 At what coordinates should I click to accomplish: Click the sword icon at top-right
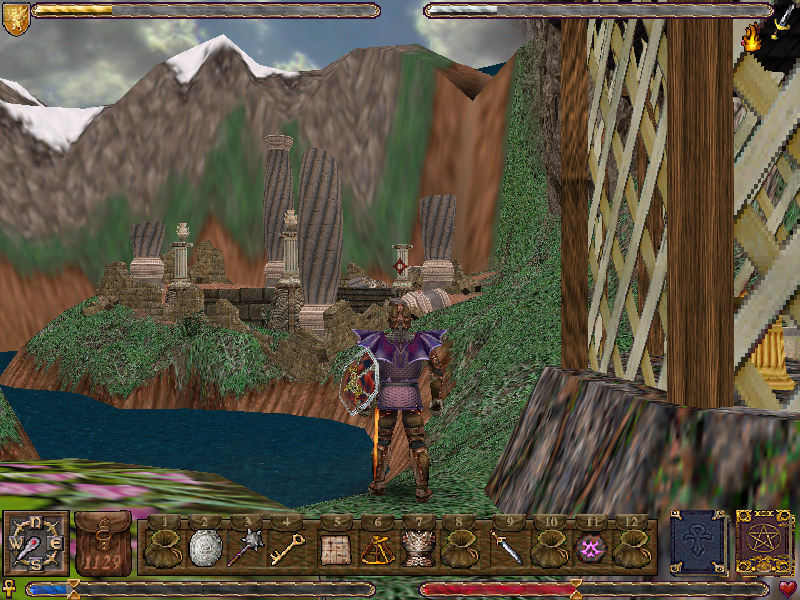coord(781,20)
